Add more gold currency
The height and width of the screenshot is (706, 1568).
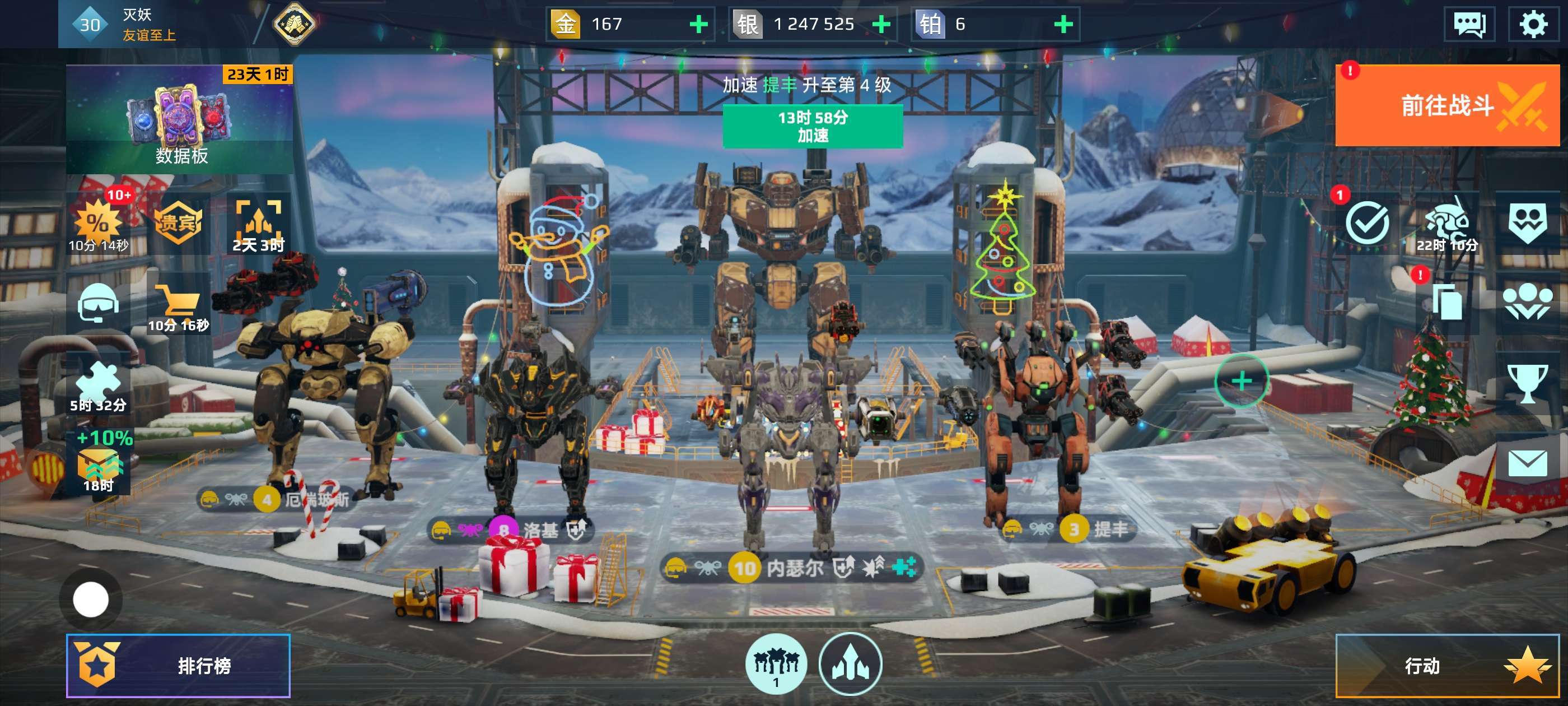[x=698, y=24]
